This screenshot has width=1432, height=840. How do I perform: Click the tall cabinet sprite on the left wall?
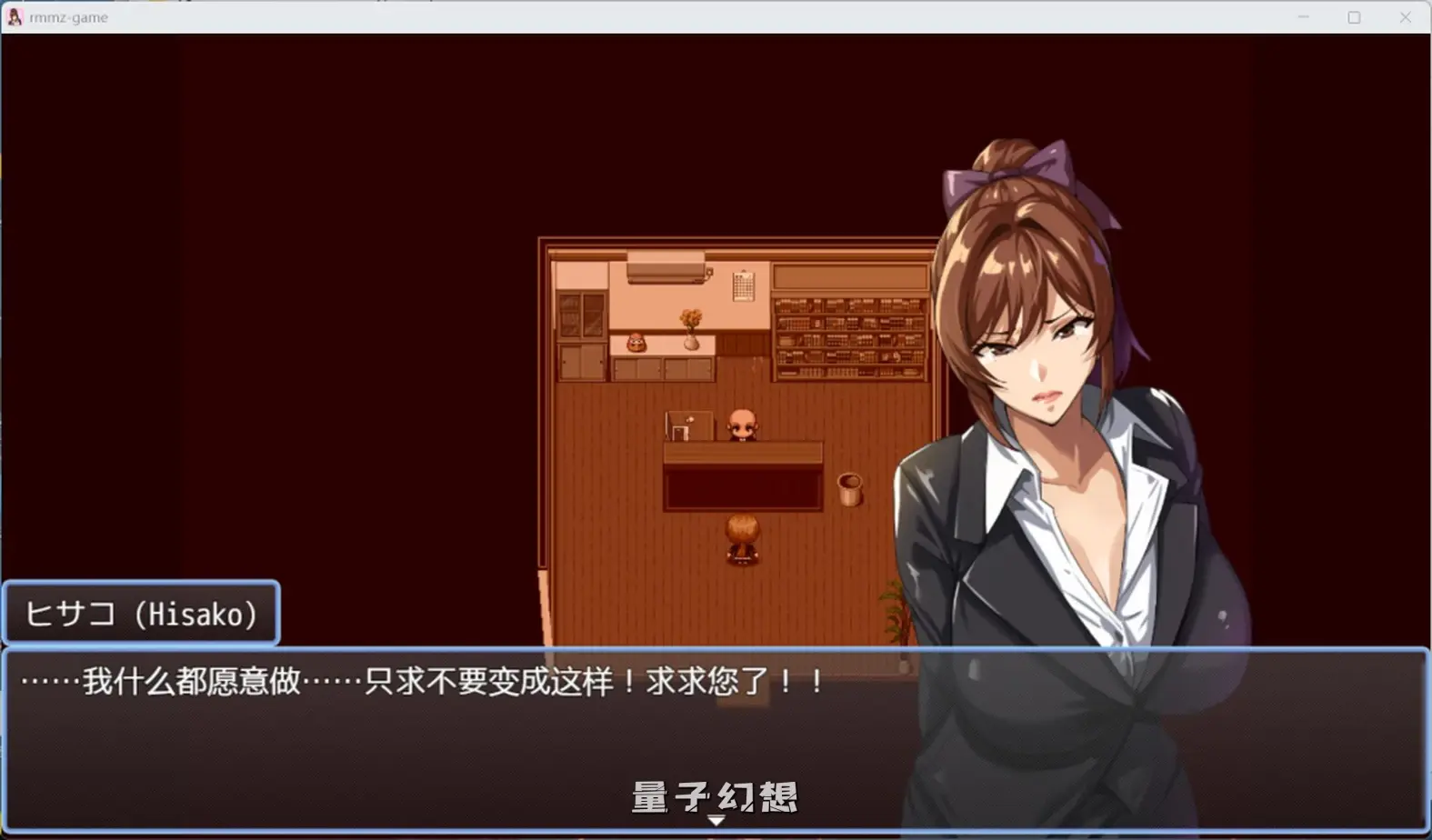tap(582, 332)
